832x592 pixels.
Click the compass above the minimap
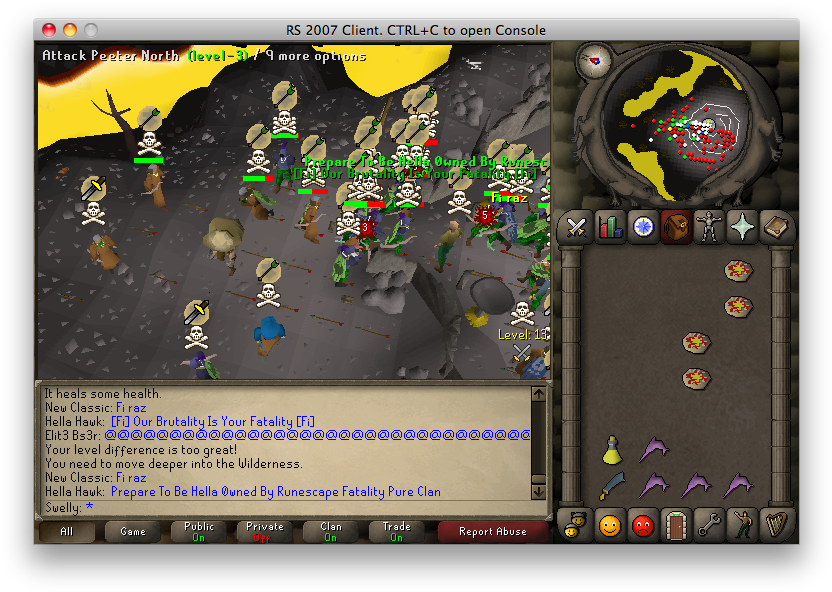click(595, 61)
